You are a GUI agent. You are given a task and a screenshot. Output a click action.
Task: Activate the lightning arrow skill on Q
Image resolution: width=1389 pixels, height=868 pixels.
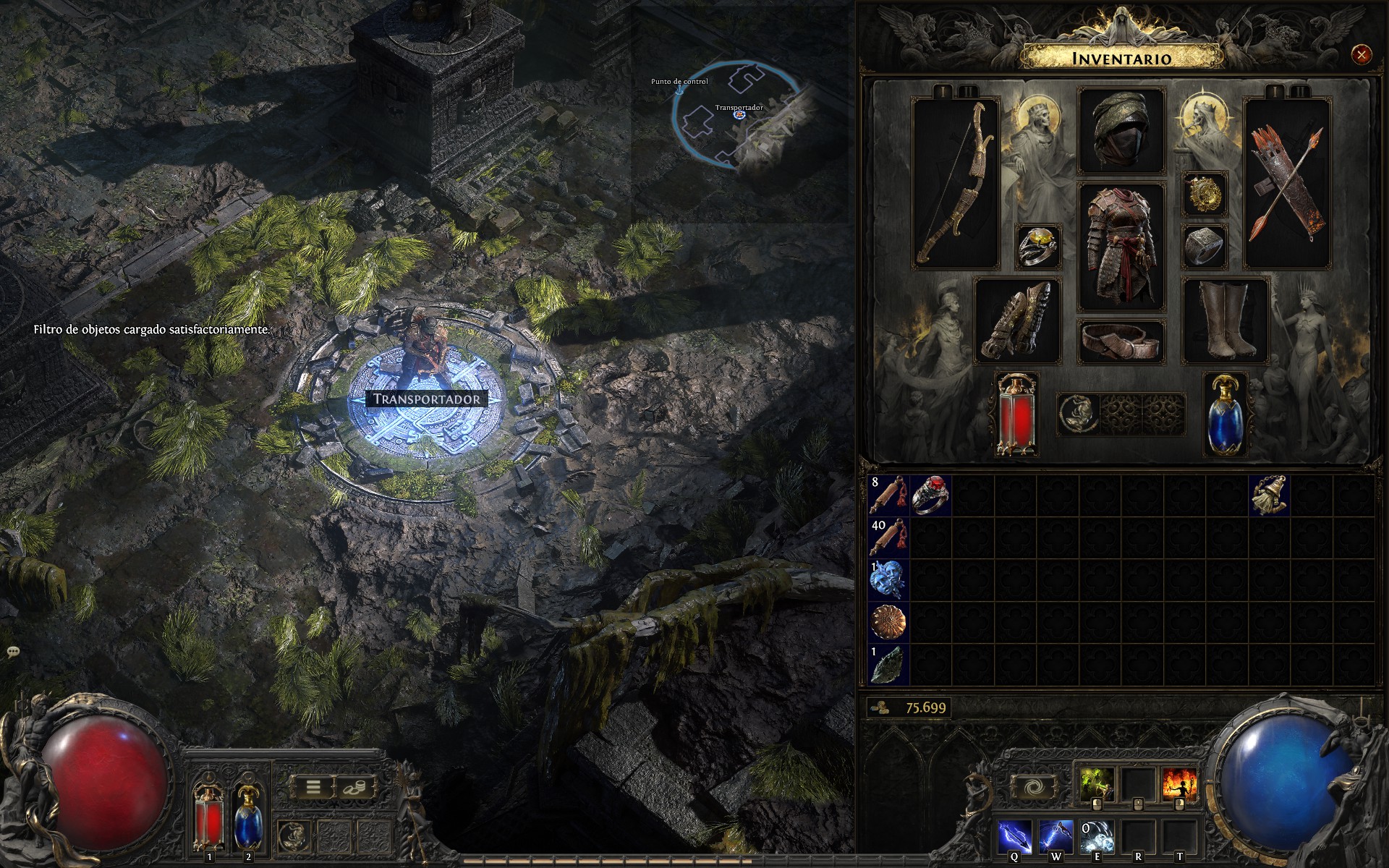(x=1014, y=837)
